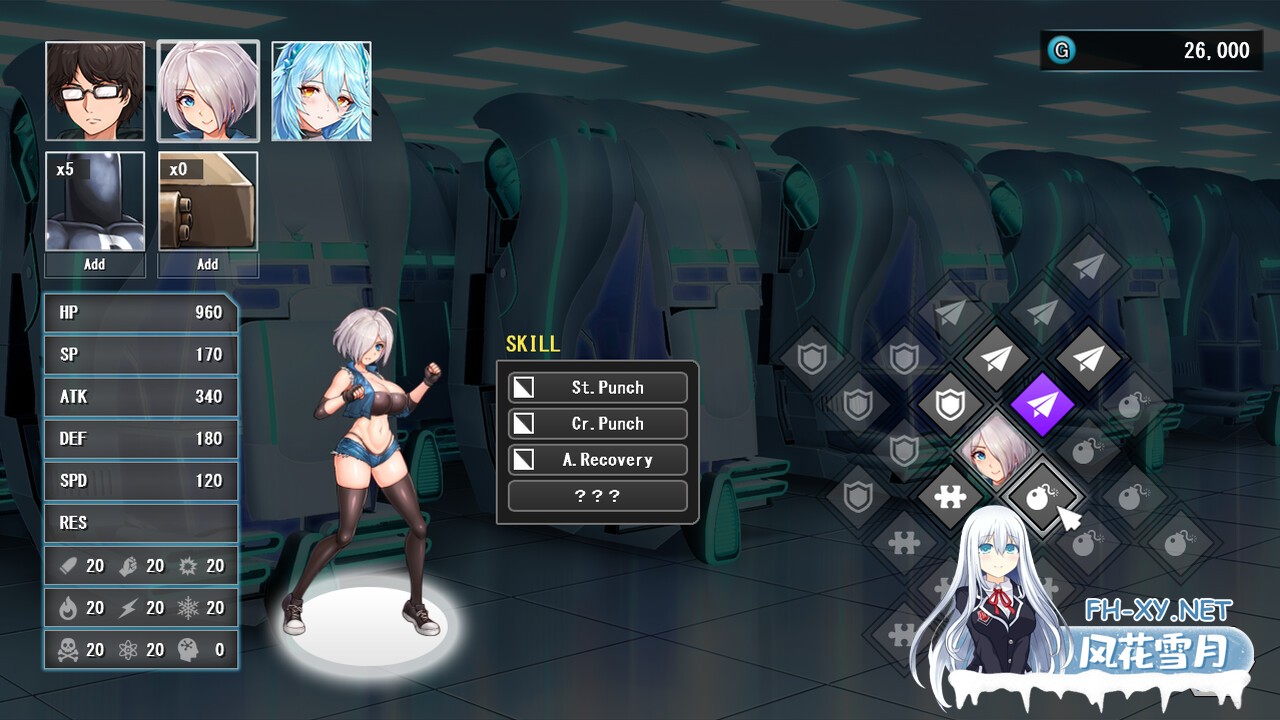
Task: Select the glasses-wearing boy portrait
Action: [95, 91]
